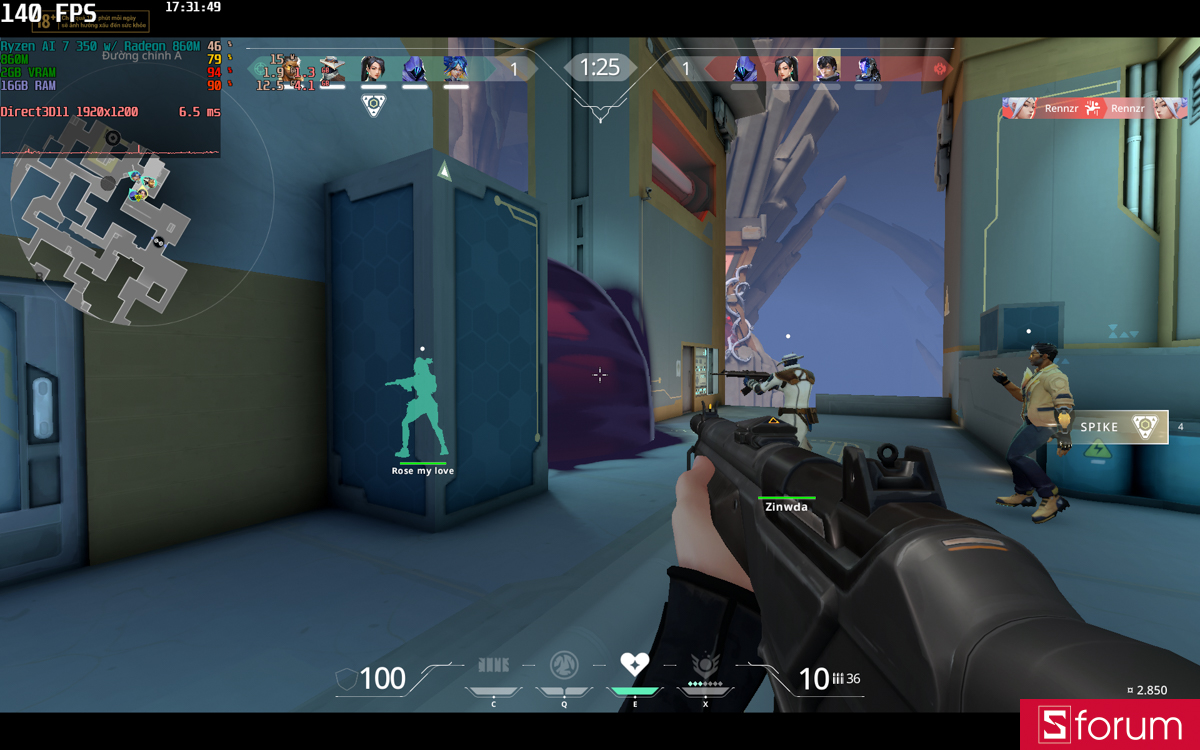Screen dimensions: 1200x750
Task: Select the Slow Orb ability icon
Action: click(x=564, y=665)
